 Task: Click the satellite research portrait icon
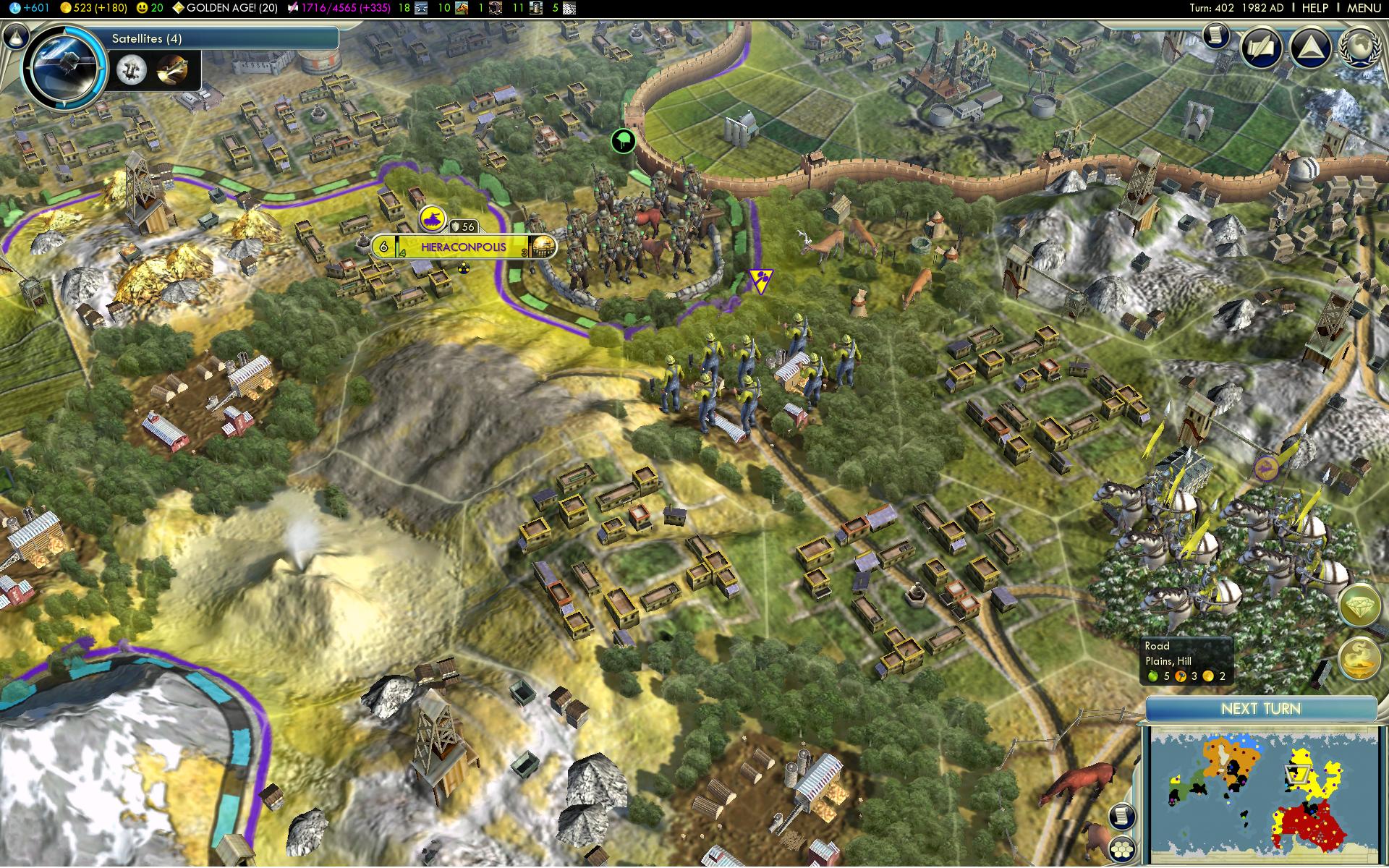(x=64, y=67)
